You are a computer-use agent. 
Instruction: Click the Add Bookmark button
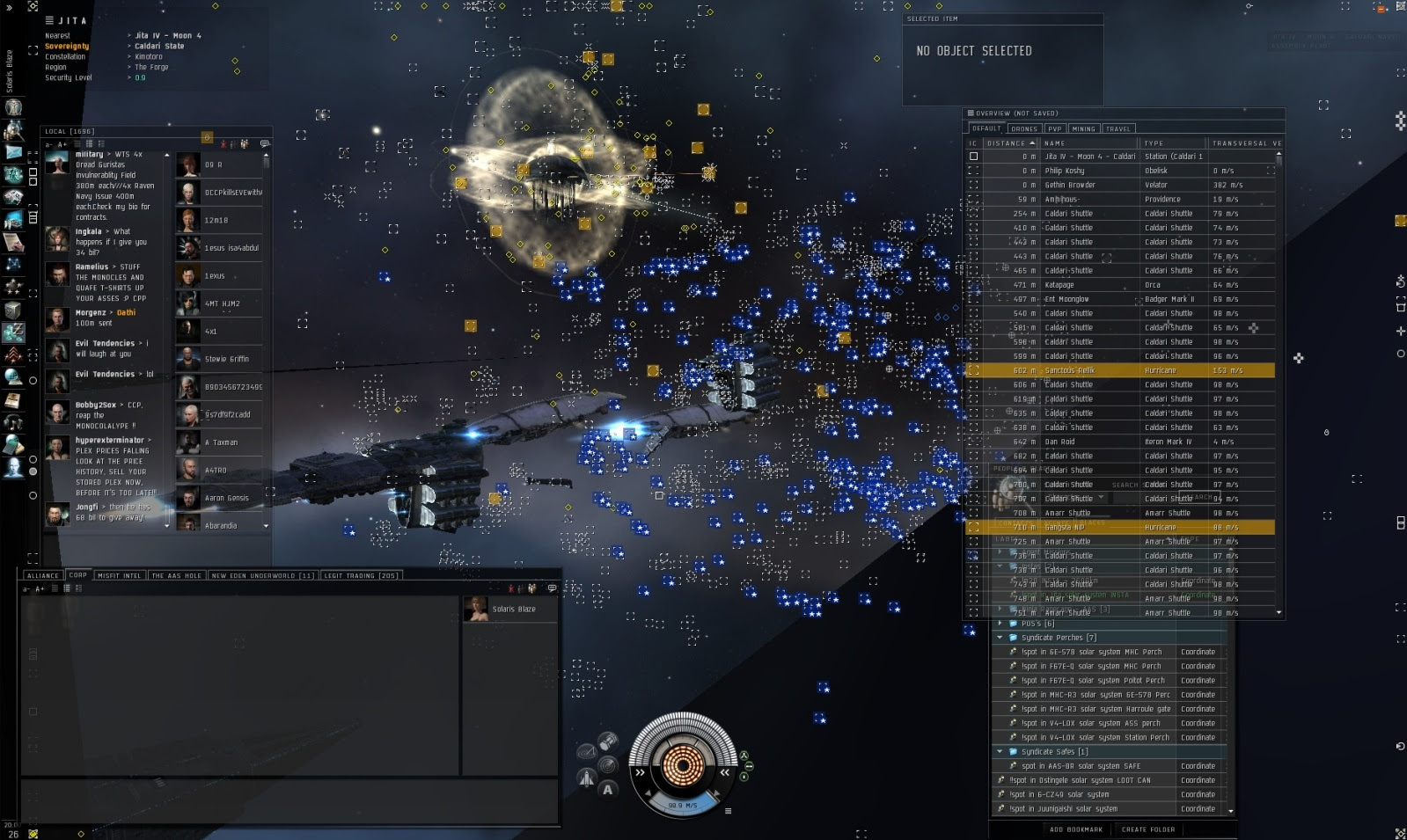[x=1075, y=829]
